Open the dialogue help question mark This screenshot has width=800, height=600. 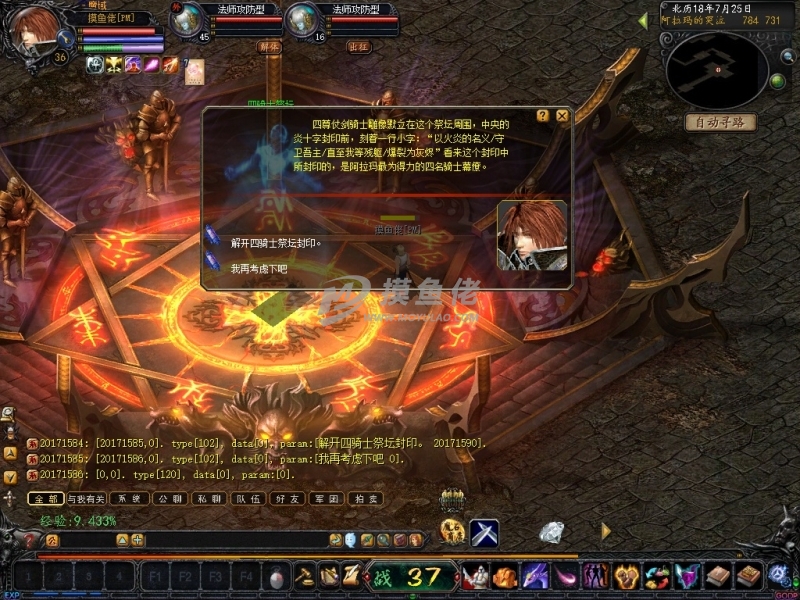pos(543,116)
